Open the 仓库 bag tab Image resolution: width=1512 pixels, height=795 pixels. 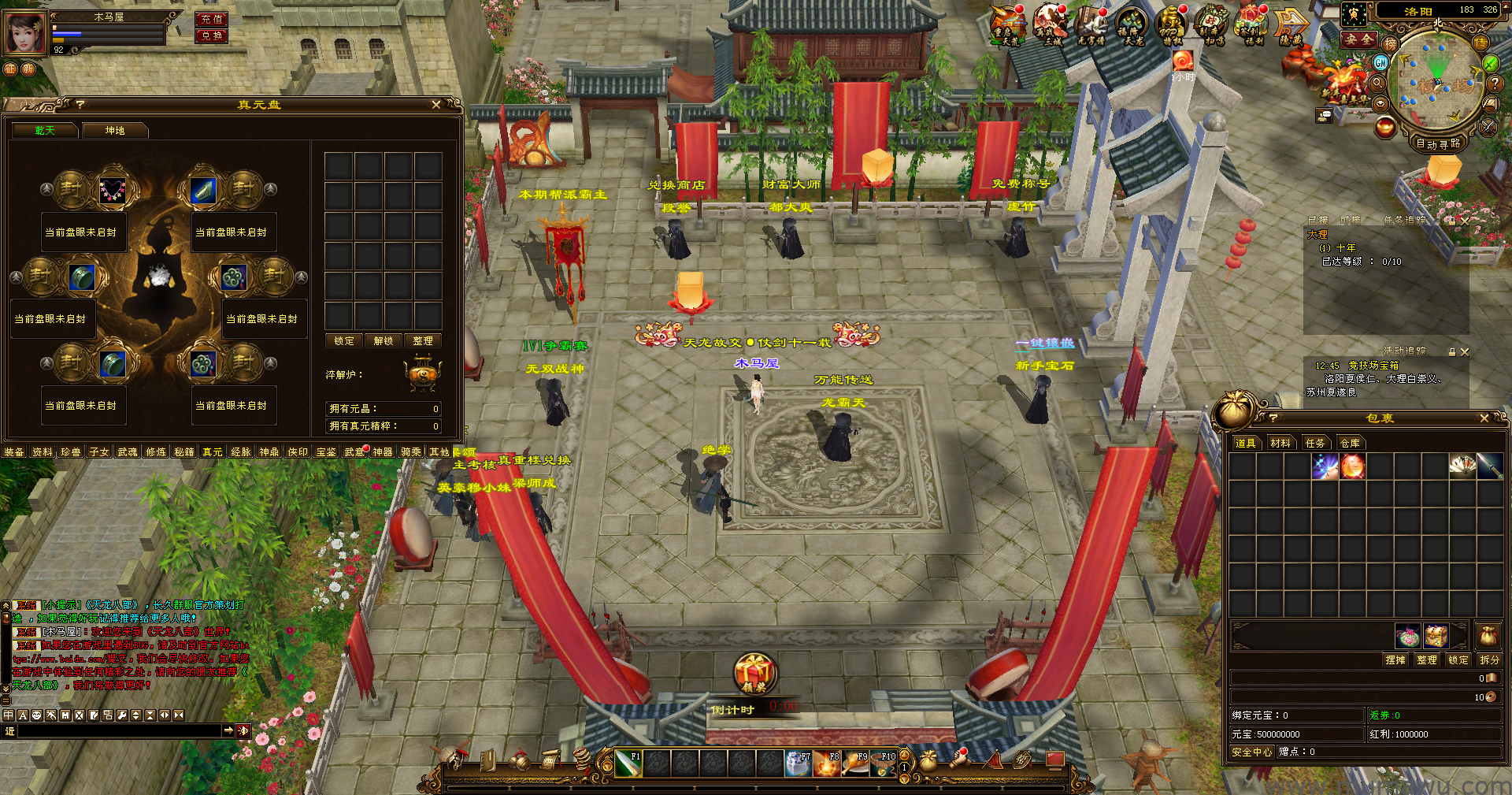(1350, 444)
